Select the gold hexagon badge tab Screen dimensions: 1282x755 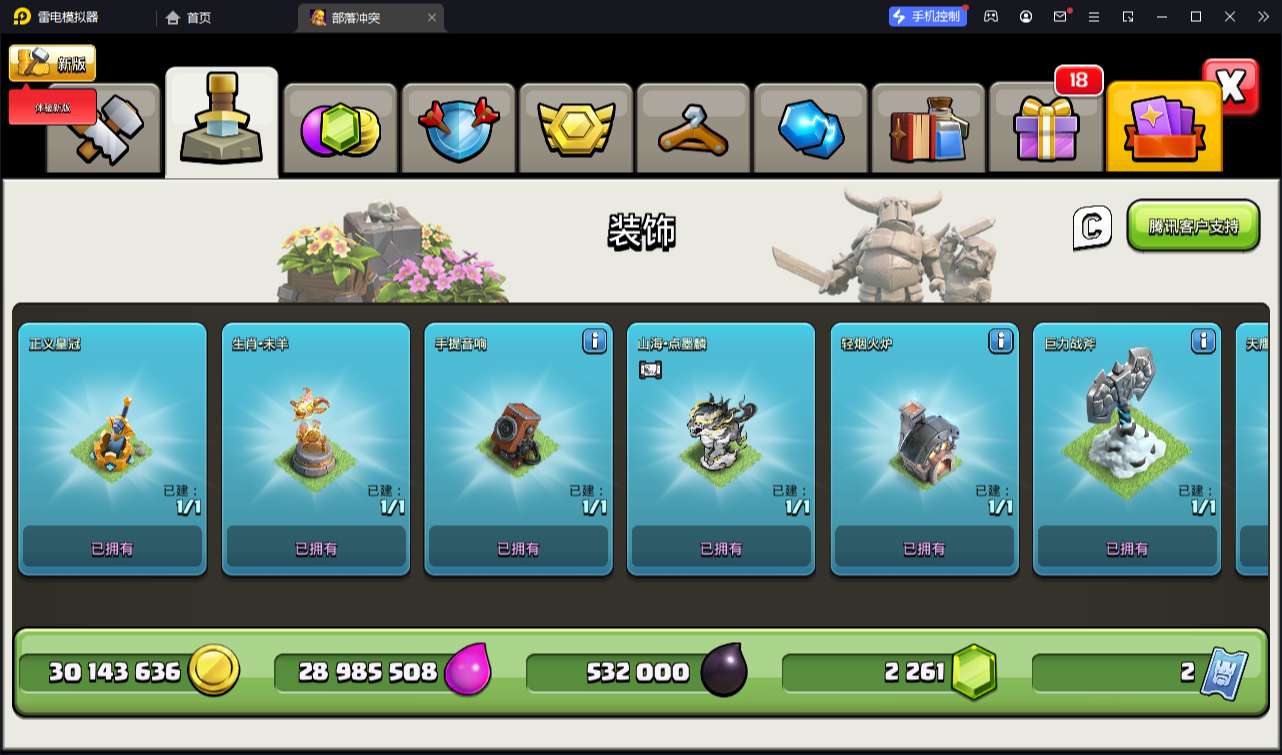tap(575, 130)
